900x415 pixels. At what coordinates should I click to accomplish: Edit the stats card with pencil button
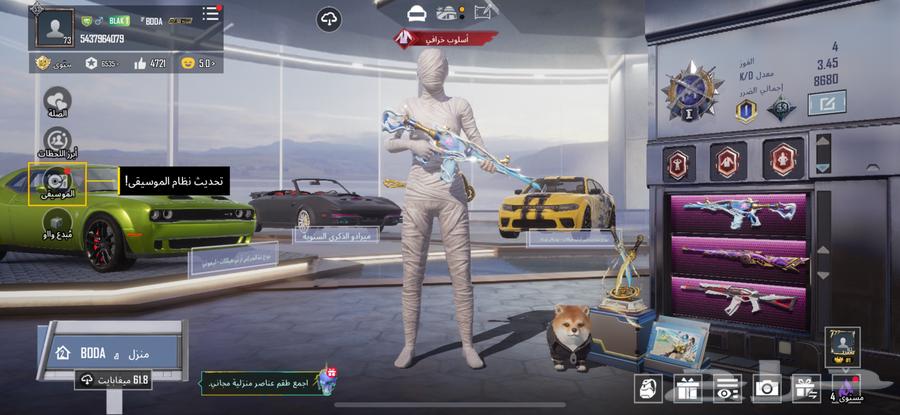[x=827, y=102]
